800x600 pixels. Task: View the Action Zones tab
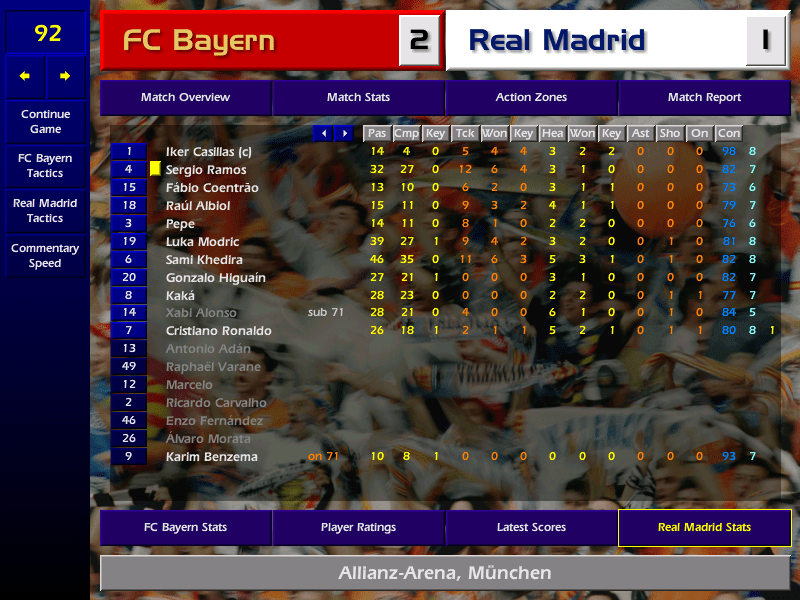click(531, 98)
